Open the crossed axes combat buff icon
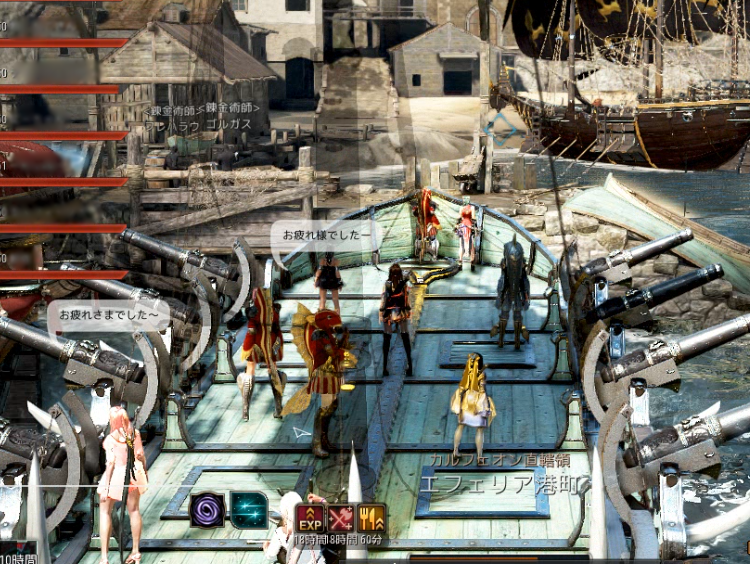 coord(340,518)
